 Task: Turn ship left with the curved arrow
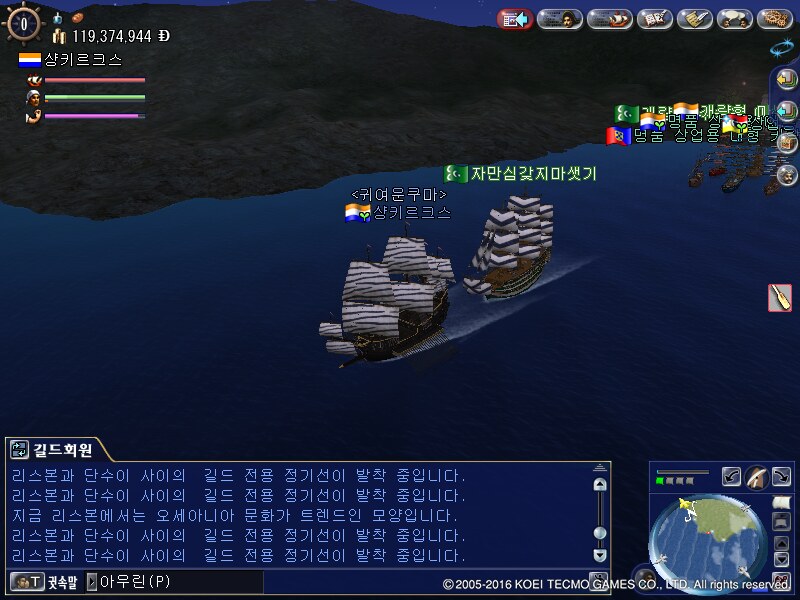click(x=732, y=477)
